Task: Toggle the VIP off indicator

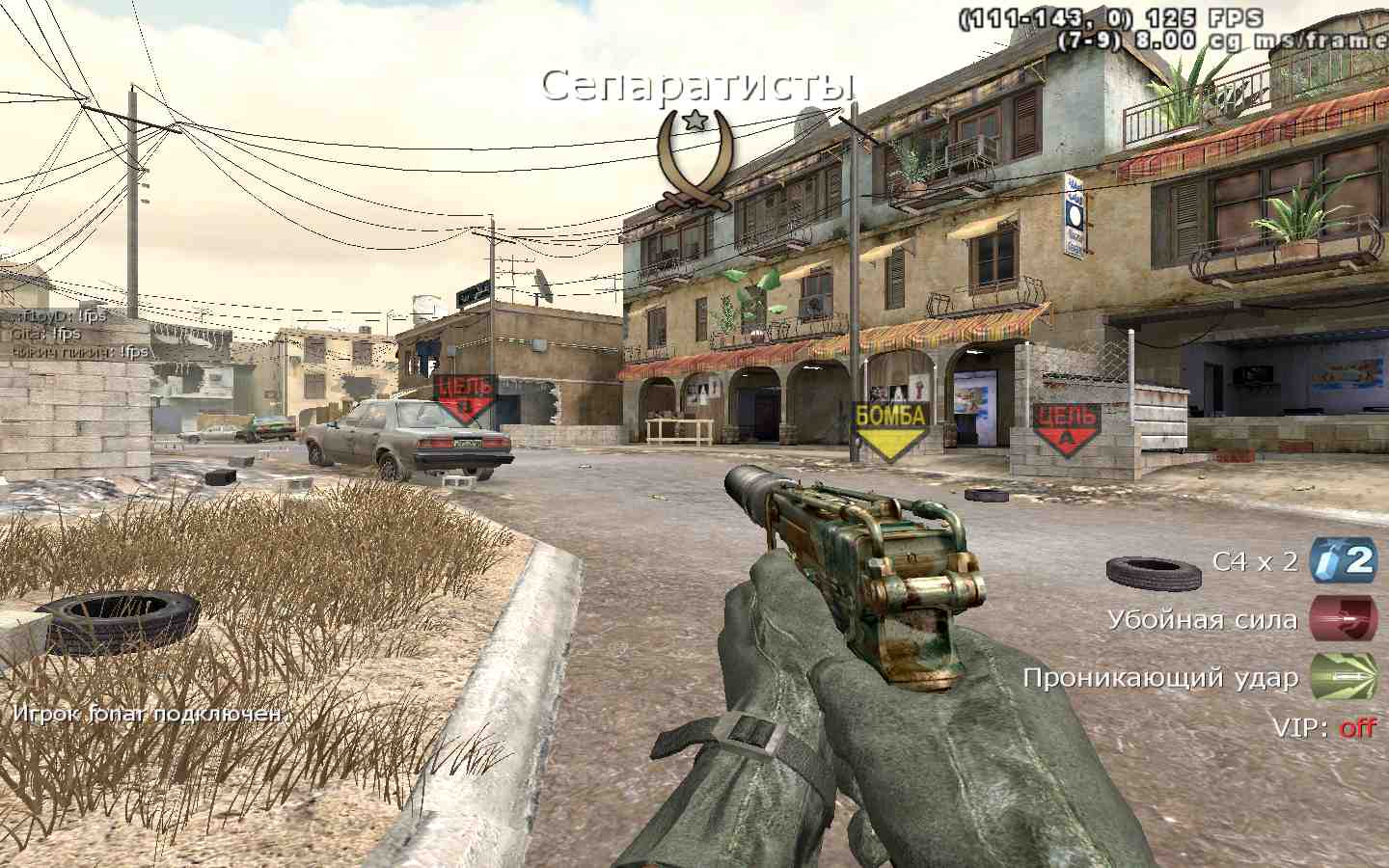Action: coord(1356,727)
